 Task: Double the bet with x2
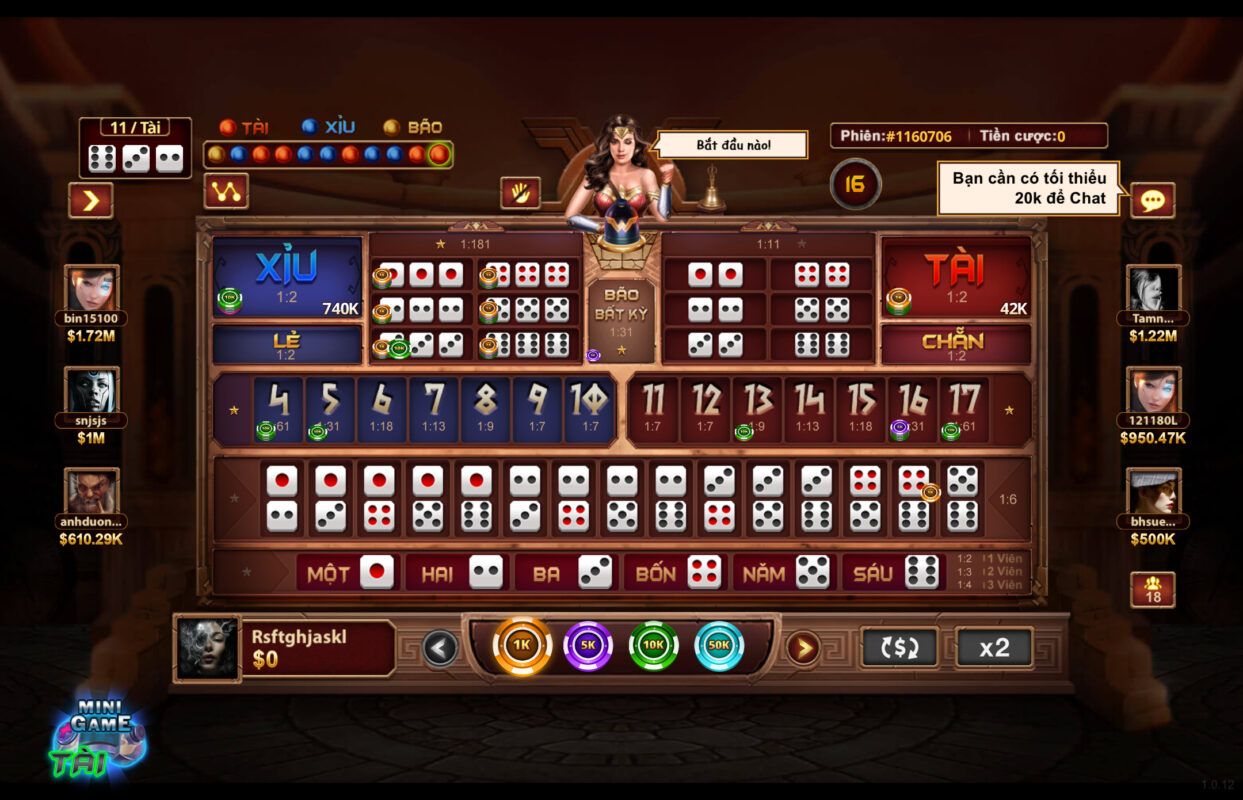pos(994,647)
